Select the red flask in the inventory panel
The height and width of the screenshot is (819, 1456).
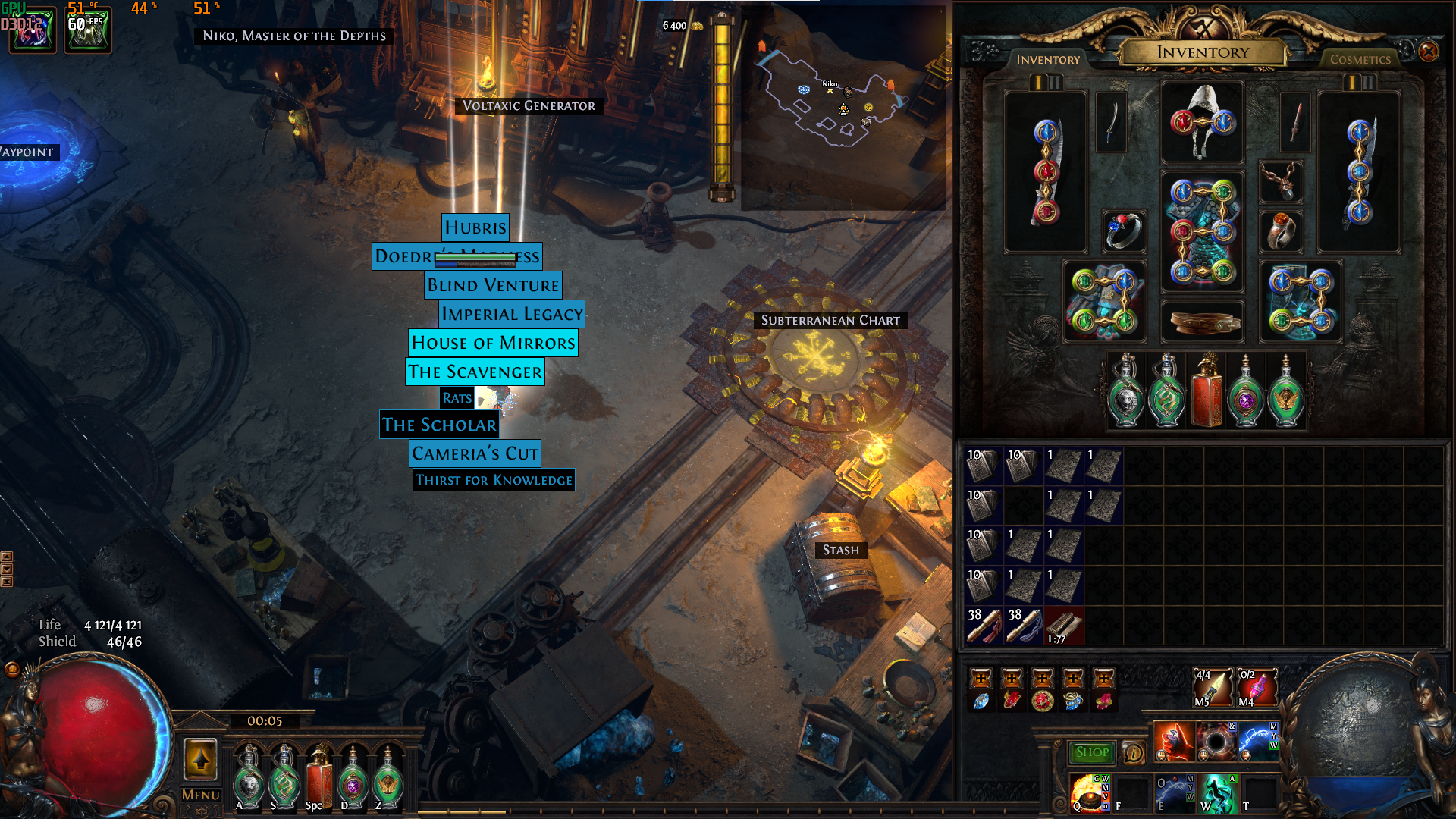[x=1206, y=391]
